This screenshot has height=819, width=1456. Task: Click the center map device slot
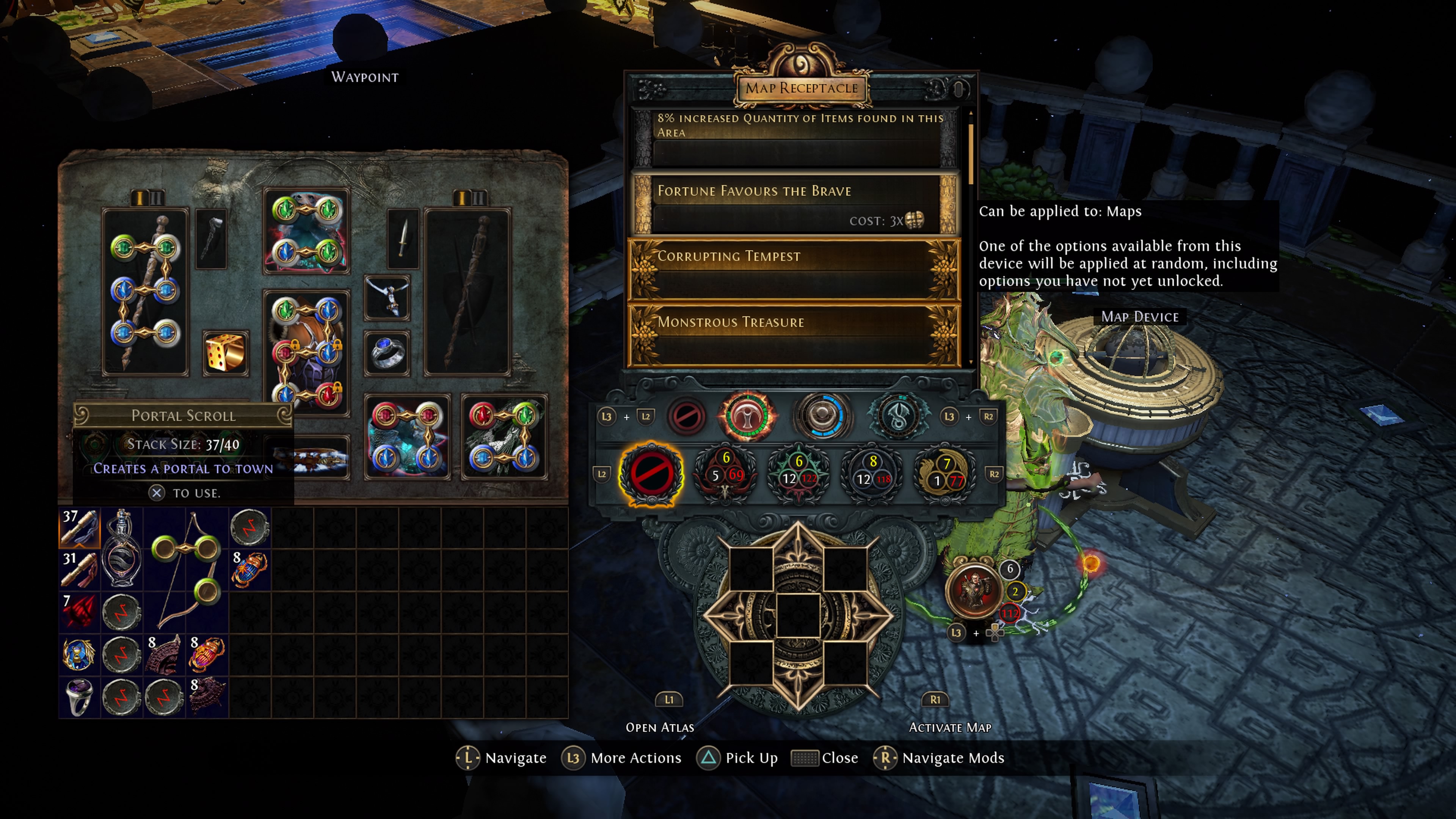point(797,615)
